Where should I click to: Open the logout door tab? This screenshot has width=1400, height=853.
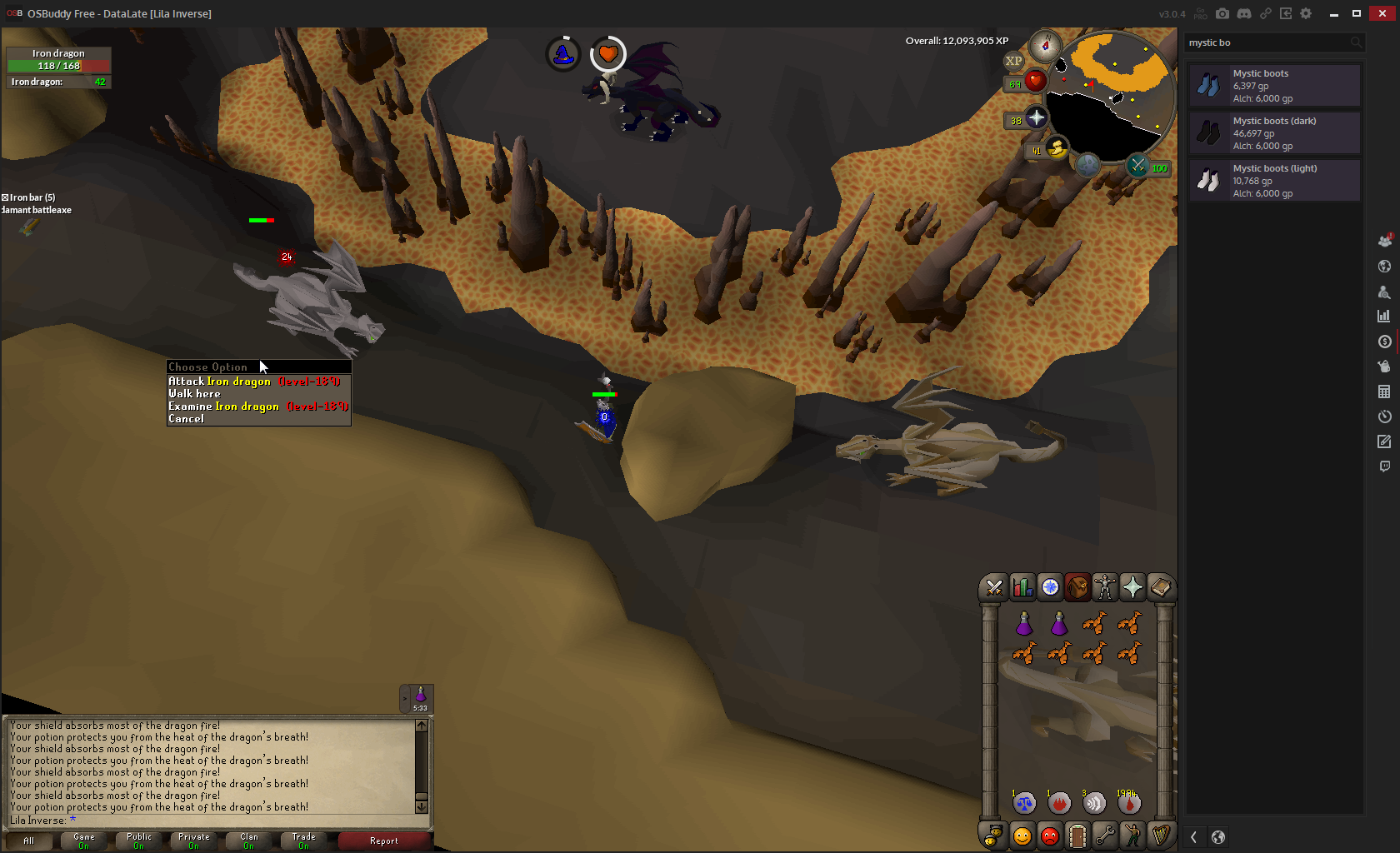(x=1077, y=836)
